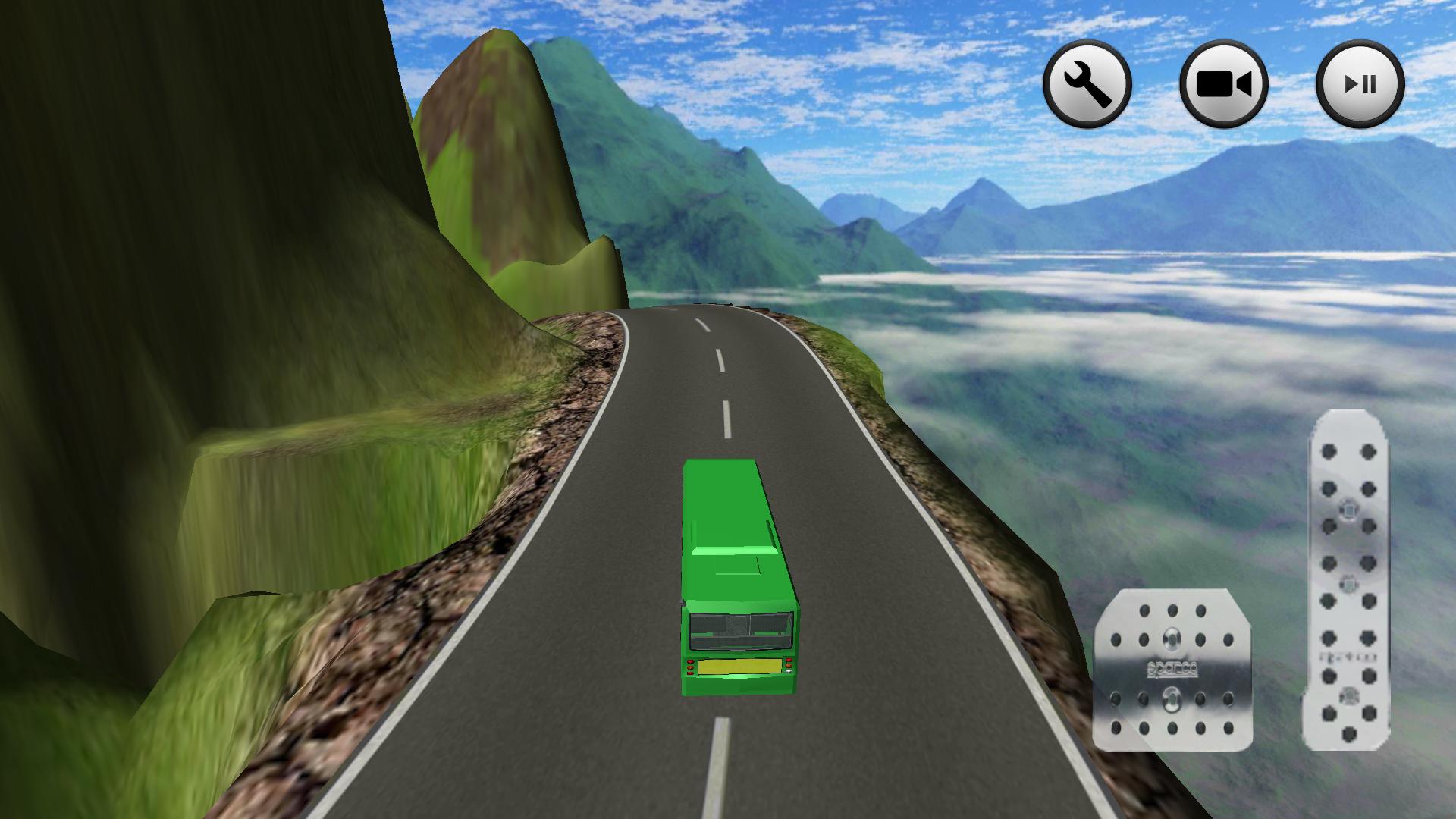Open game options via top-right controls
1456x819 pixels.
(x=1087, y=83)
